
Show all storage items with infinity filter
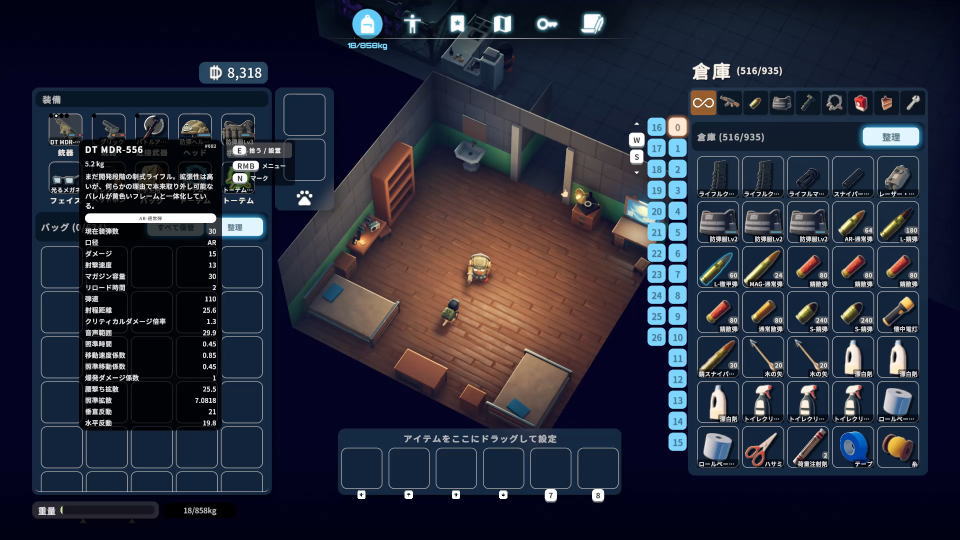click(x=703, y=102)
